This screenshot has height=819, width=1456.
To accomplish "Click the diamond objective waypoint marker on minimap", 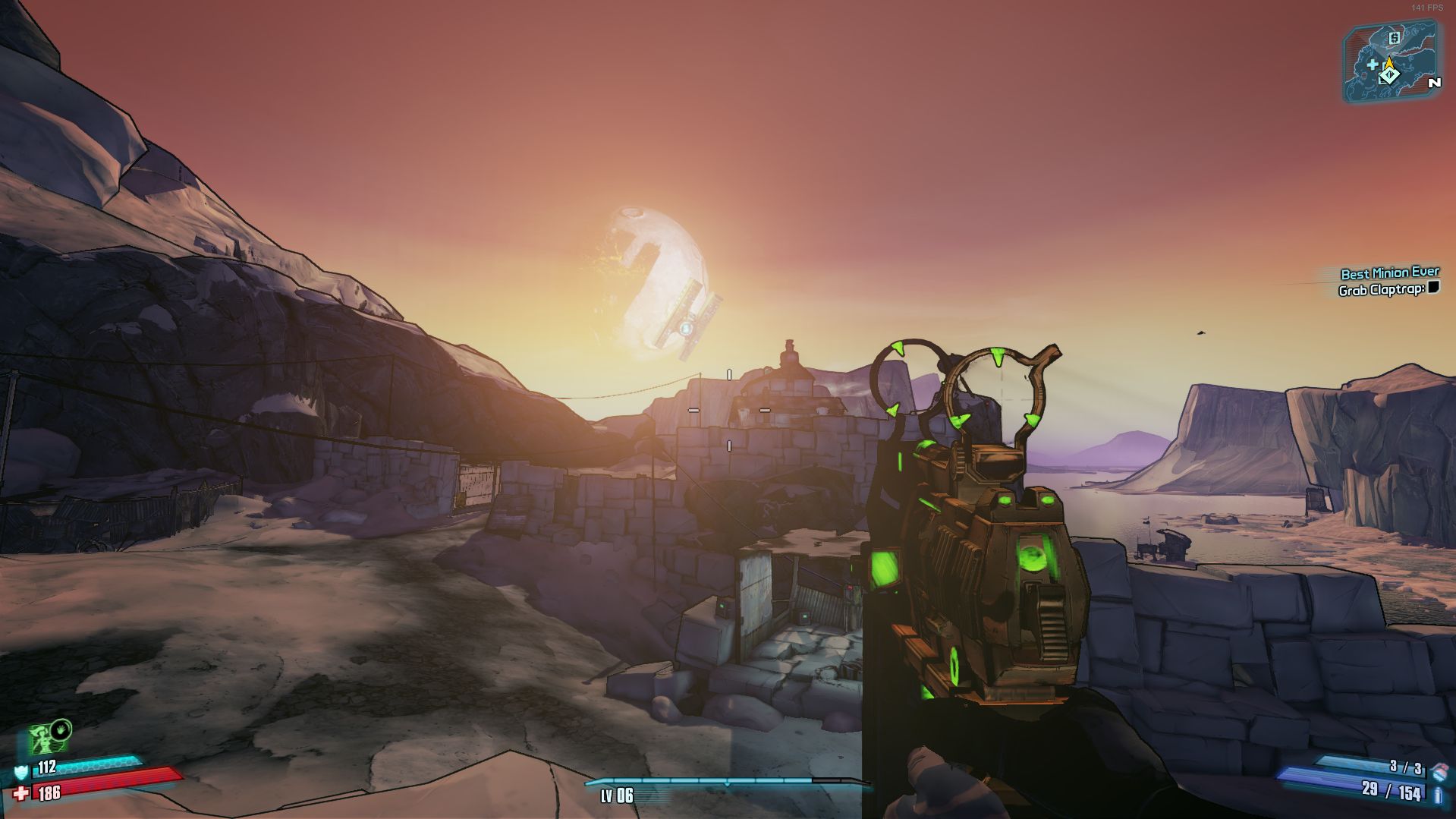I will pos(1390,76).
